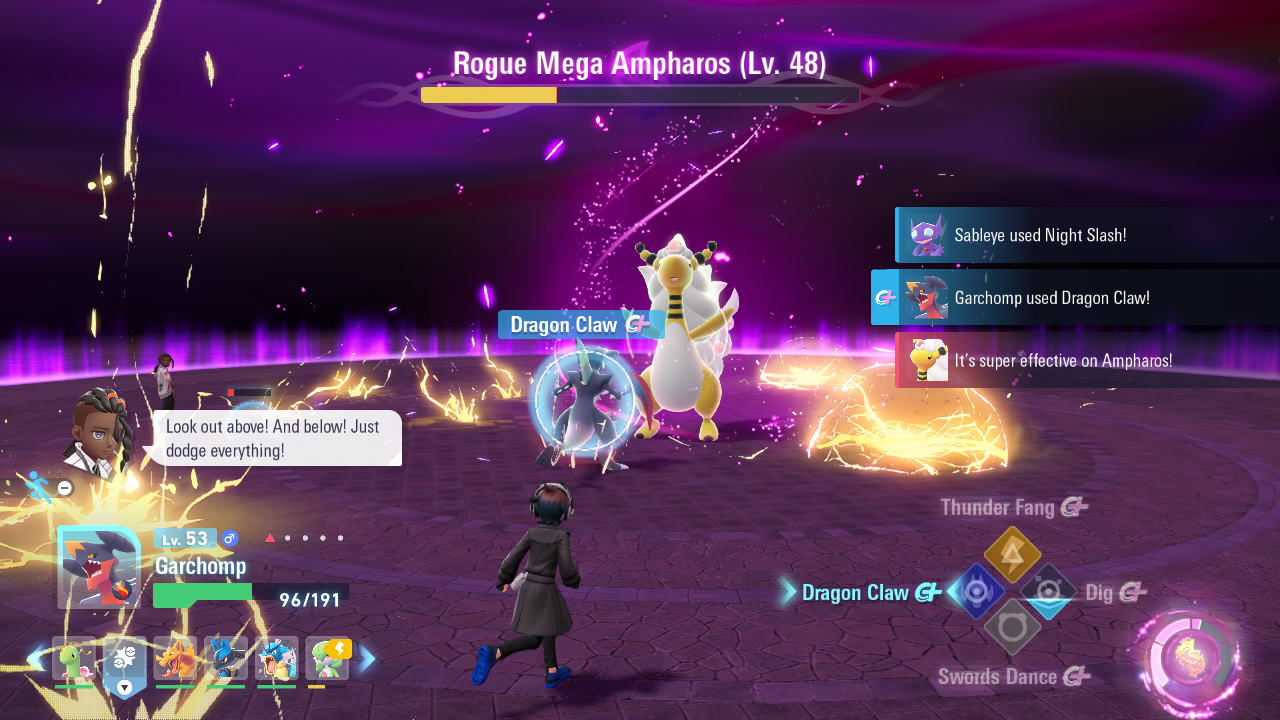Cycle the party bar with the left arrow
1280x720 pixels.
coord(35,659)
